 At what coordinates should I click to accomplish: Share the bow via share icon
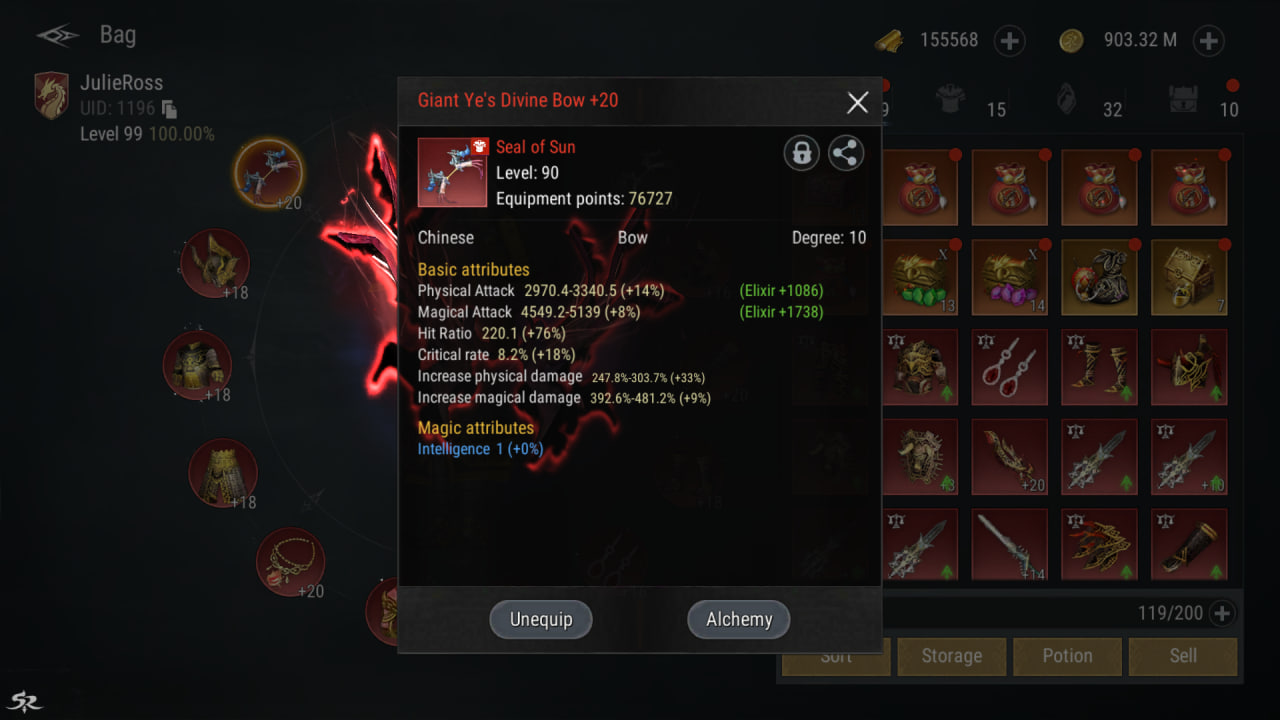tap(846, 153)
